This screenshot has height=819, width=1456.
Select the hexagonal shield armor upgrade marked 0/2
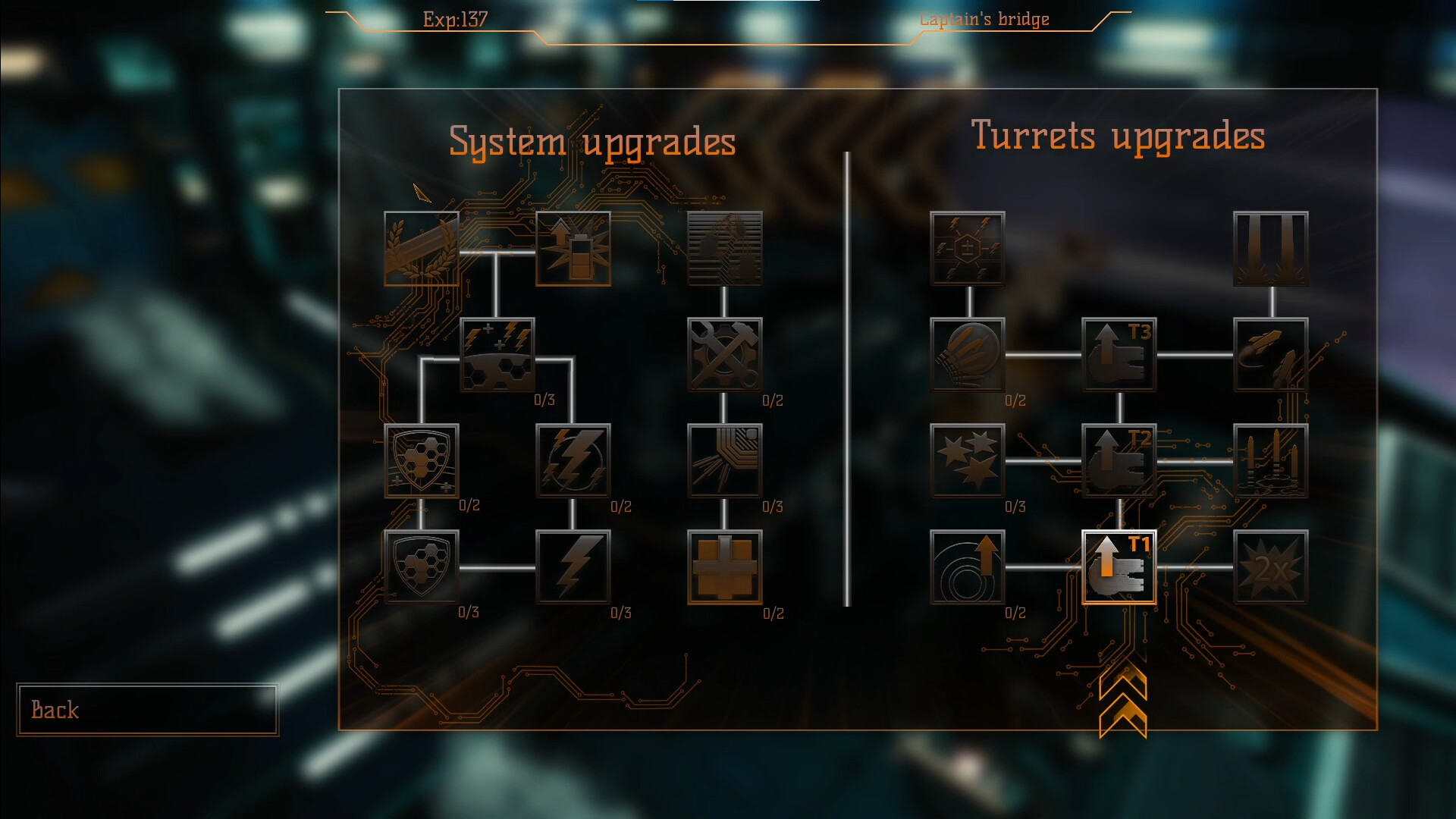(421, 461)
